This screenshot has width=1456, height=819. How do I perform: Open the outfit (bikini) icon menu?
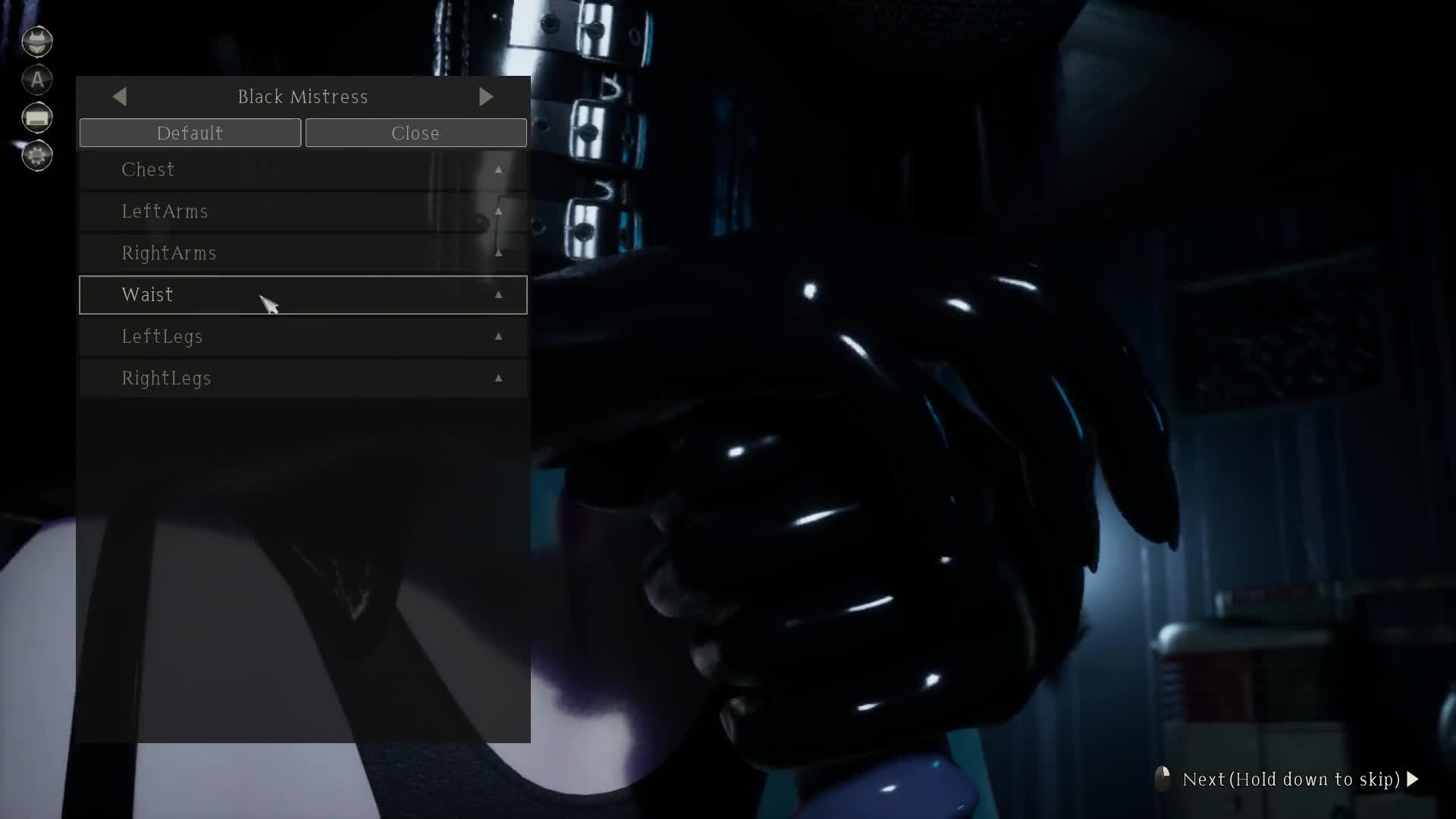tap(37, 42)
